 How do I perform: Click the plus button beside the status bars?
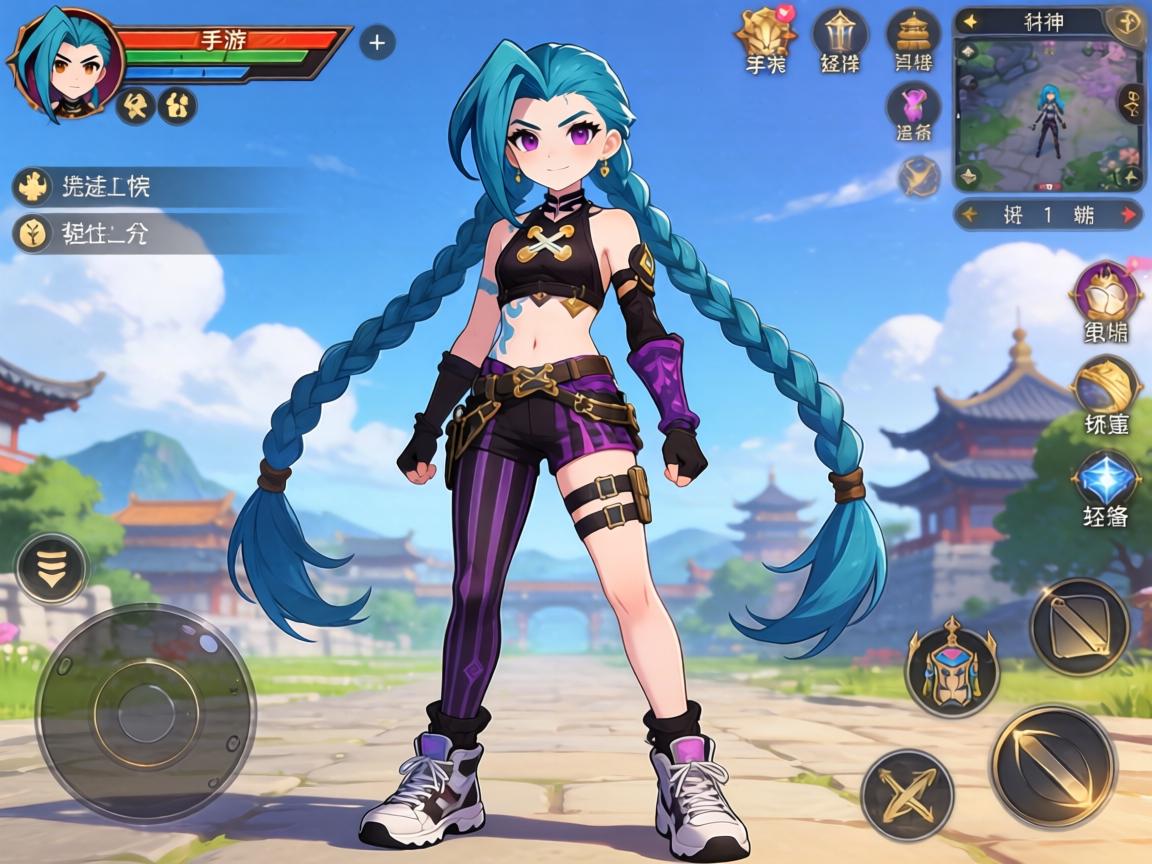click(x=377, y=42)
